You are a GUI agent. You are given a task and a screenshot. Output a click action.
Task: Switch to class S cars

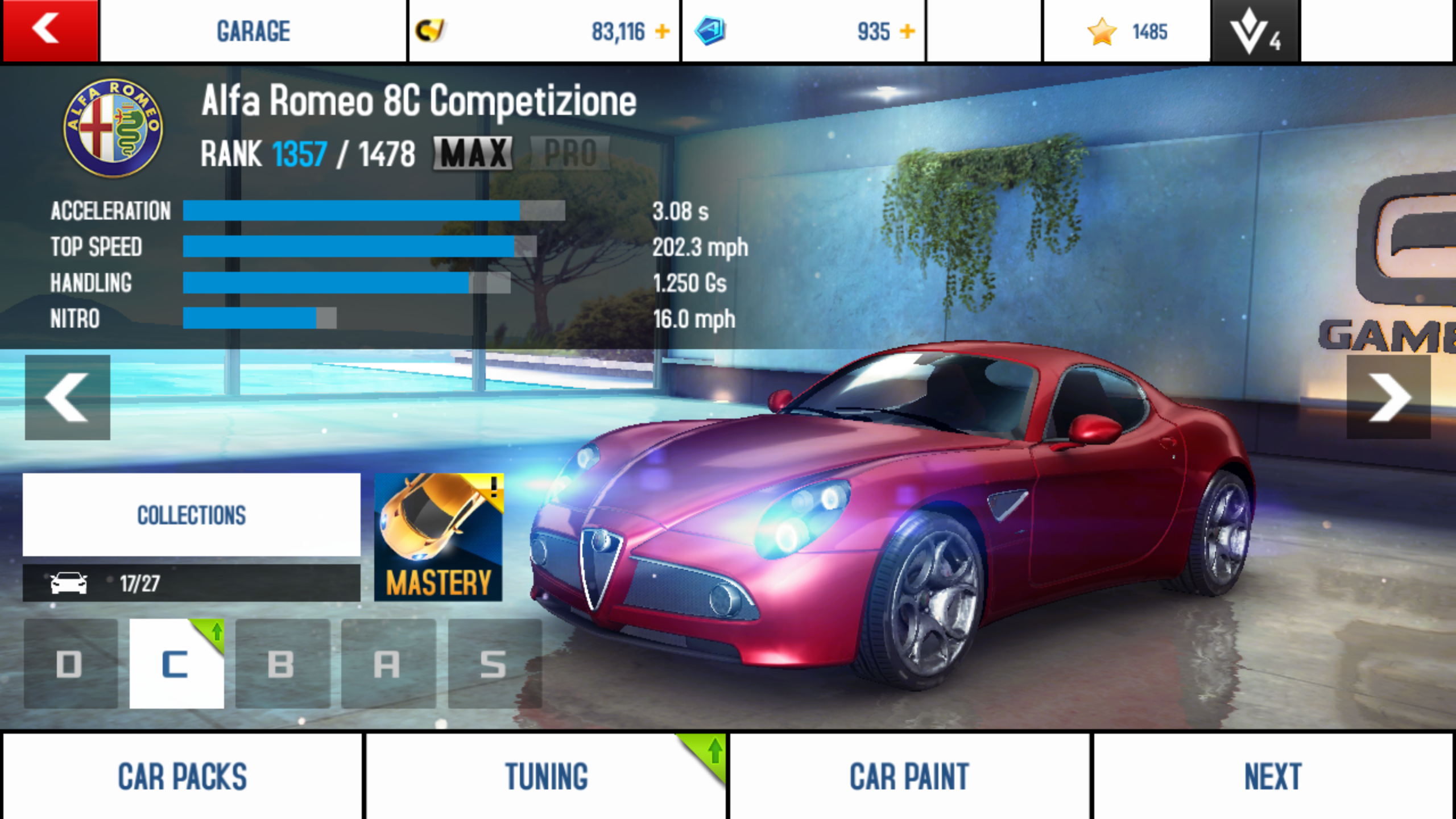pos(494,664)
